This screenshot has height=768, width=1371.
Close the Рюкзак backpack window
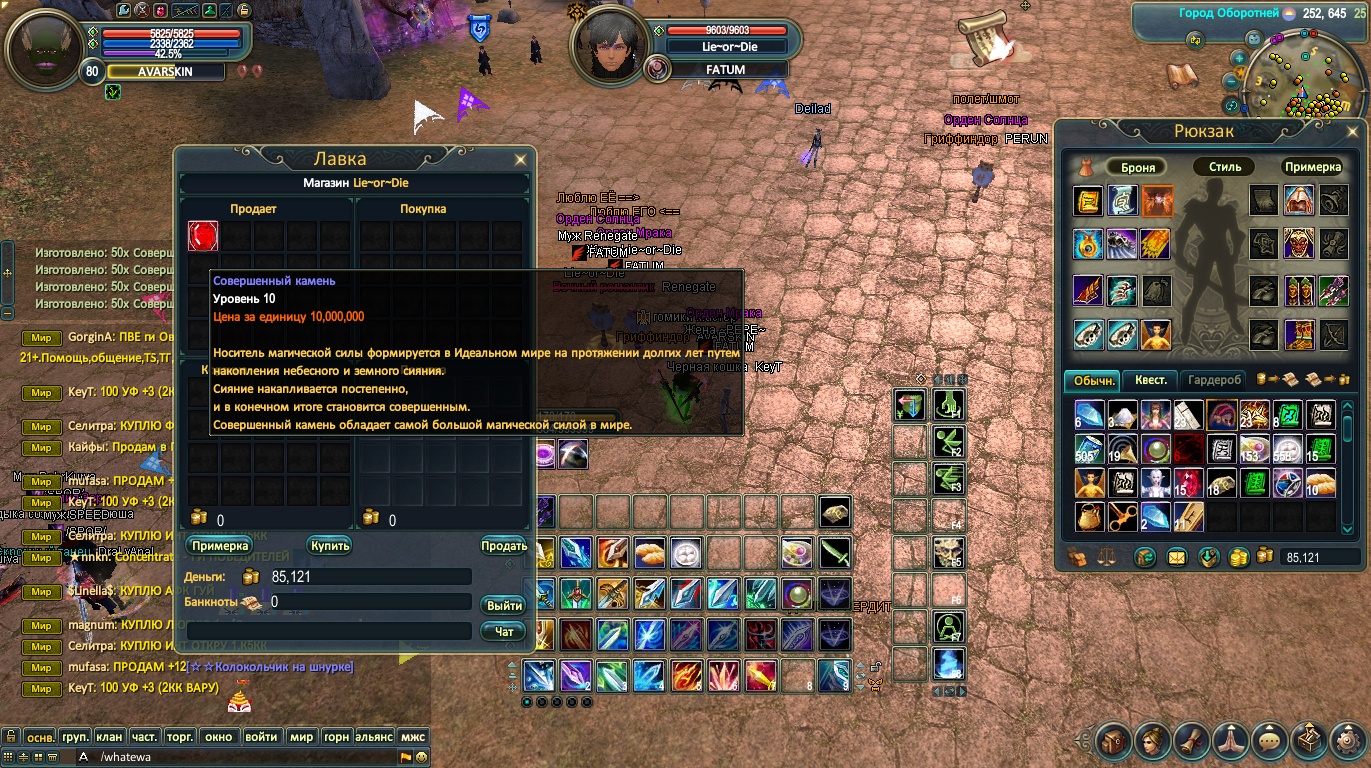1339,131
